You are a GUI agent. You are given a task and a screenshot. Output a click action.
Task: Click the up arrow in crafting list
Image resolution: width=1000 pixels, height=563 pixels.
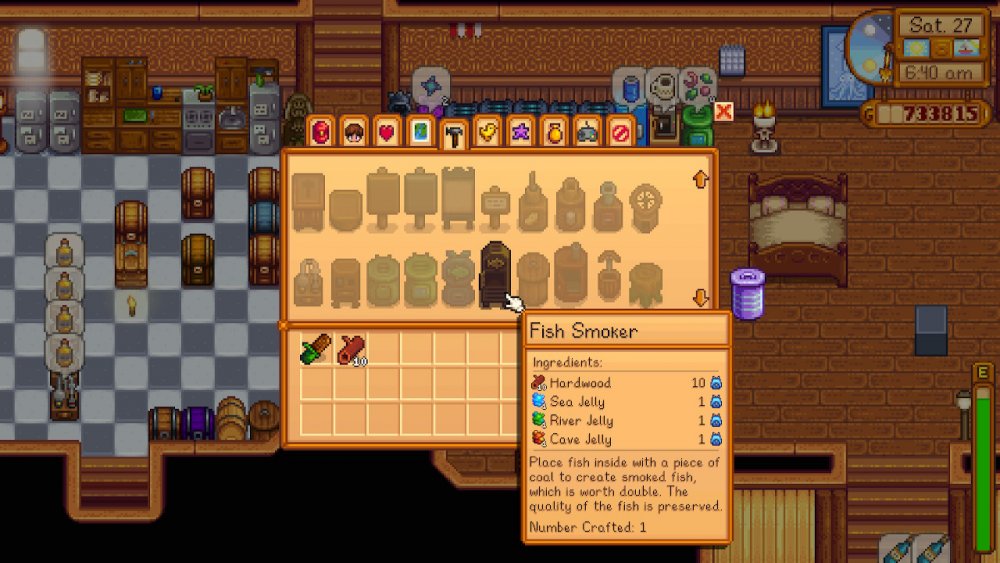[x=700, y=180]
